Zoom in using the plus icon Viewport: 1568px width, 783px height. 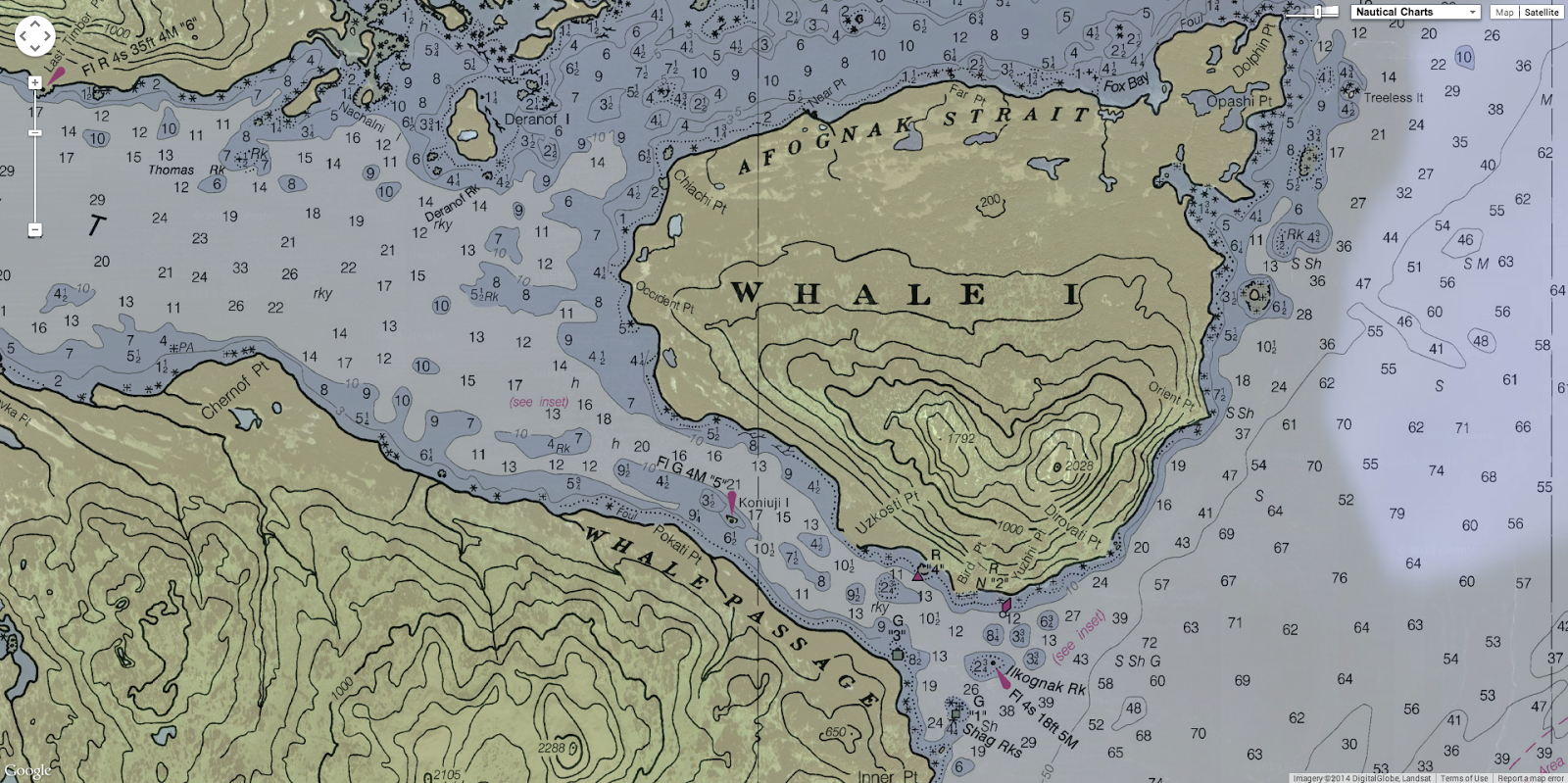point(35,83)
